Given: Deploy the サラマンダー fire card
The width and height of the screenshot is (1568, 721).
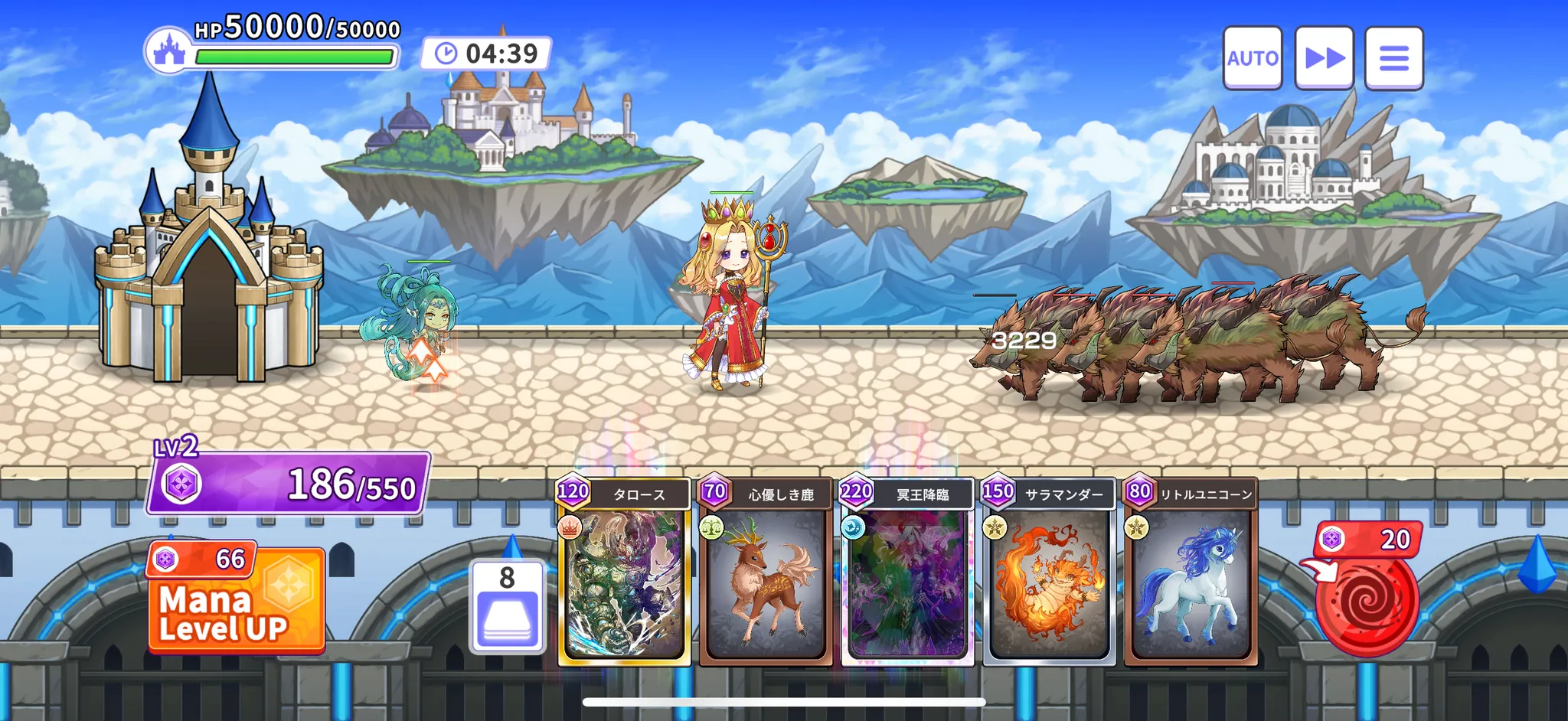Looking at the screenshot, I should point(1049,573).
